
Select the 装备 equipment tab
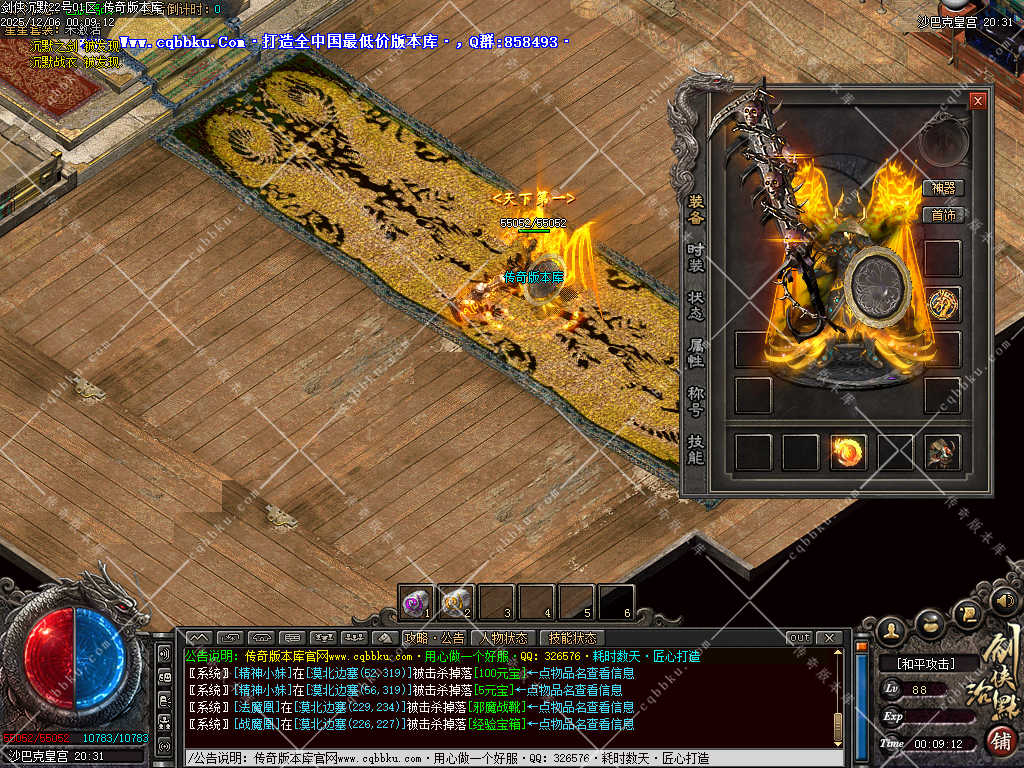tap(696, 208)
